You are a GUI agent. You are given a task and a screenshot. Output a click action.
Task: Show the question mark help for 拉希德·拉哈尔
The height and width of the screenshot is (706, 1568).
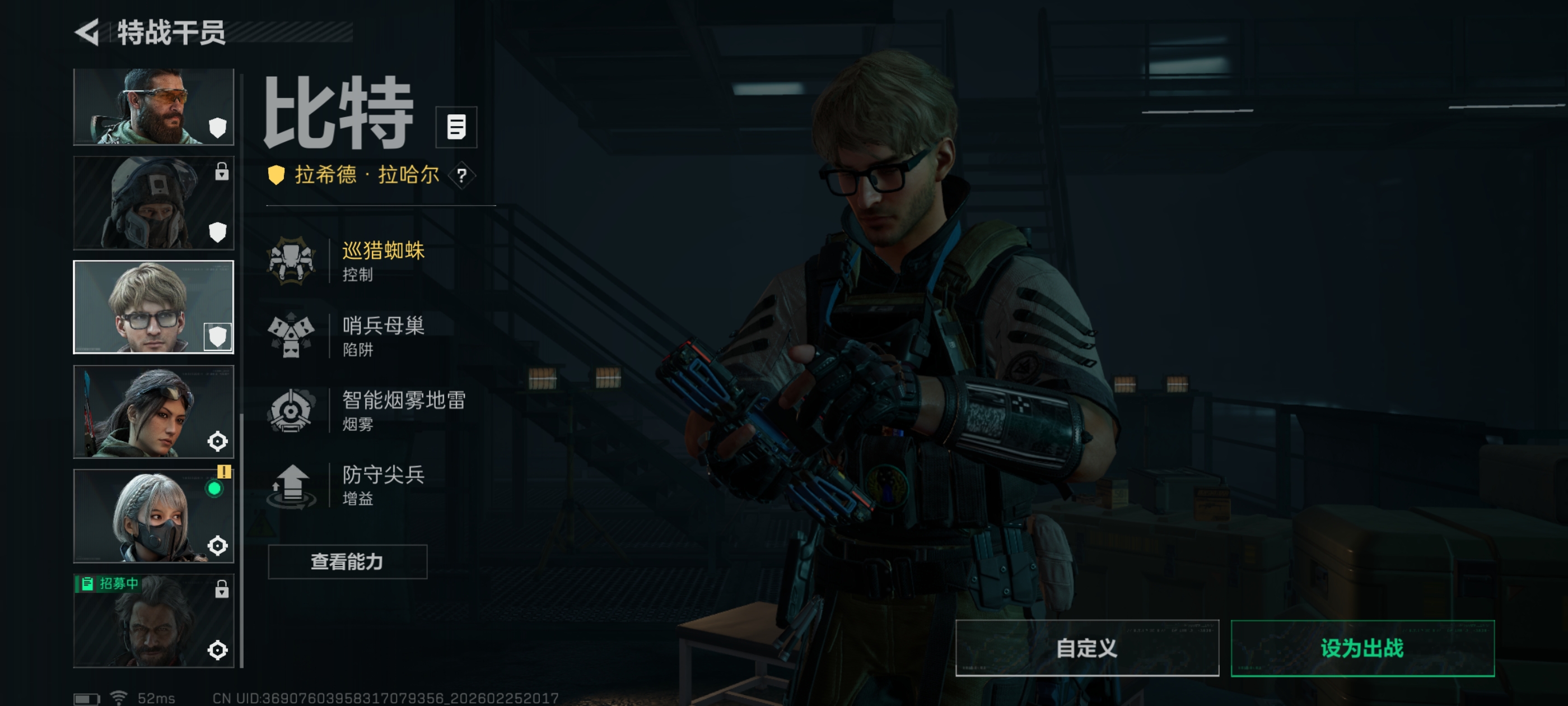point(462,176)
